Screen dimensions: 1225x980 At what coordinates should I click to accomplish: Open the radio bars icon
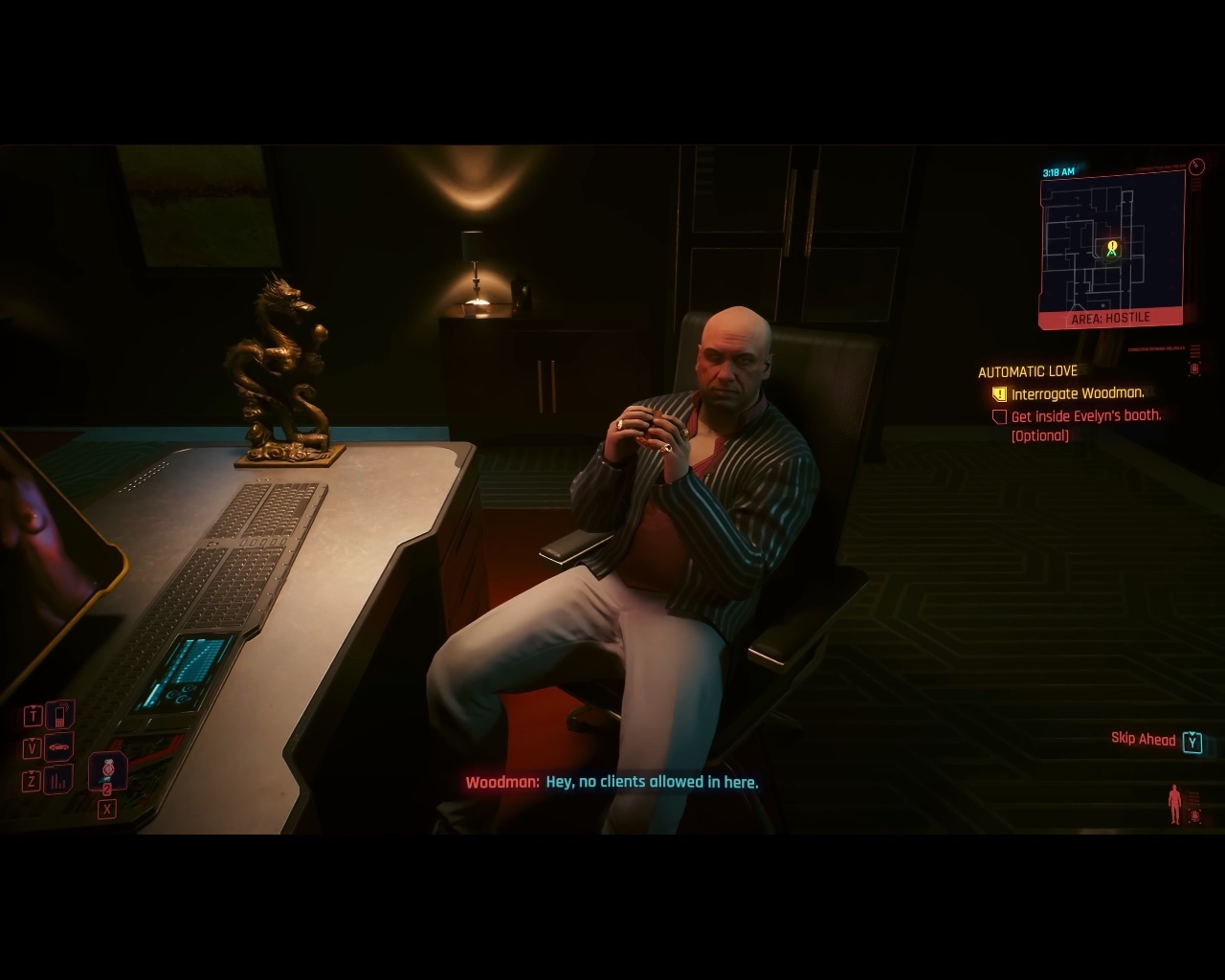tap(59, 780)
